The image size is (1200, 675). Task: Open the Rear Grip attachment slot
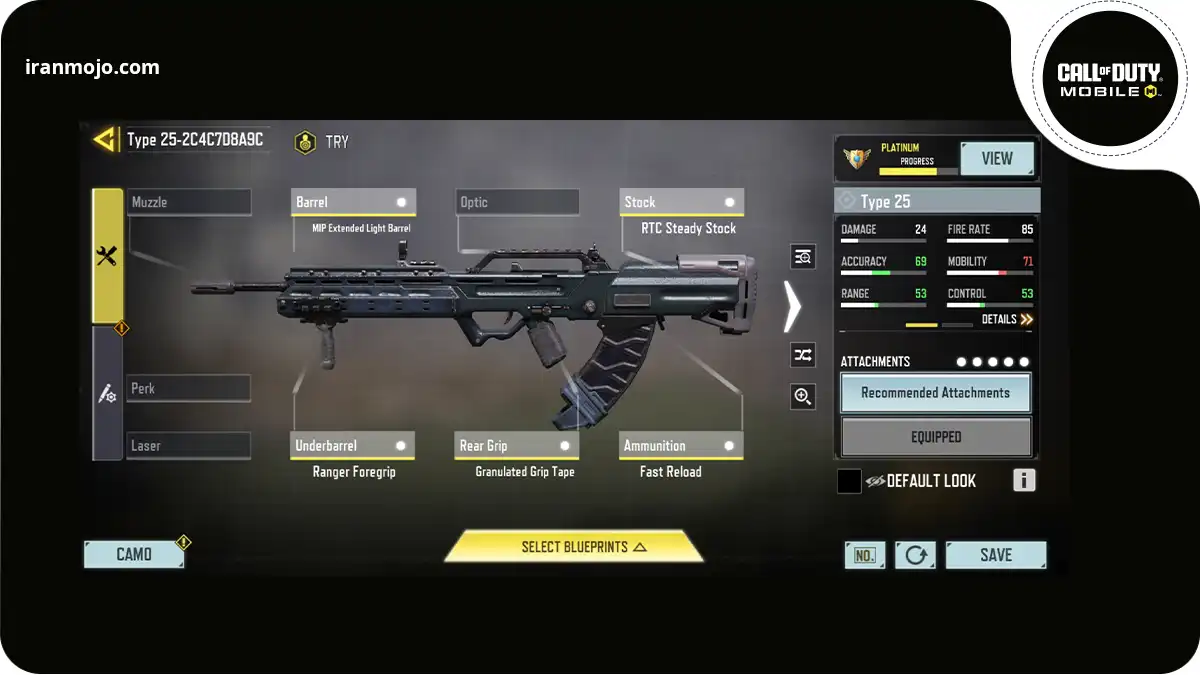pyautogui.click(x=517, y=446)
